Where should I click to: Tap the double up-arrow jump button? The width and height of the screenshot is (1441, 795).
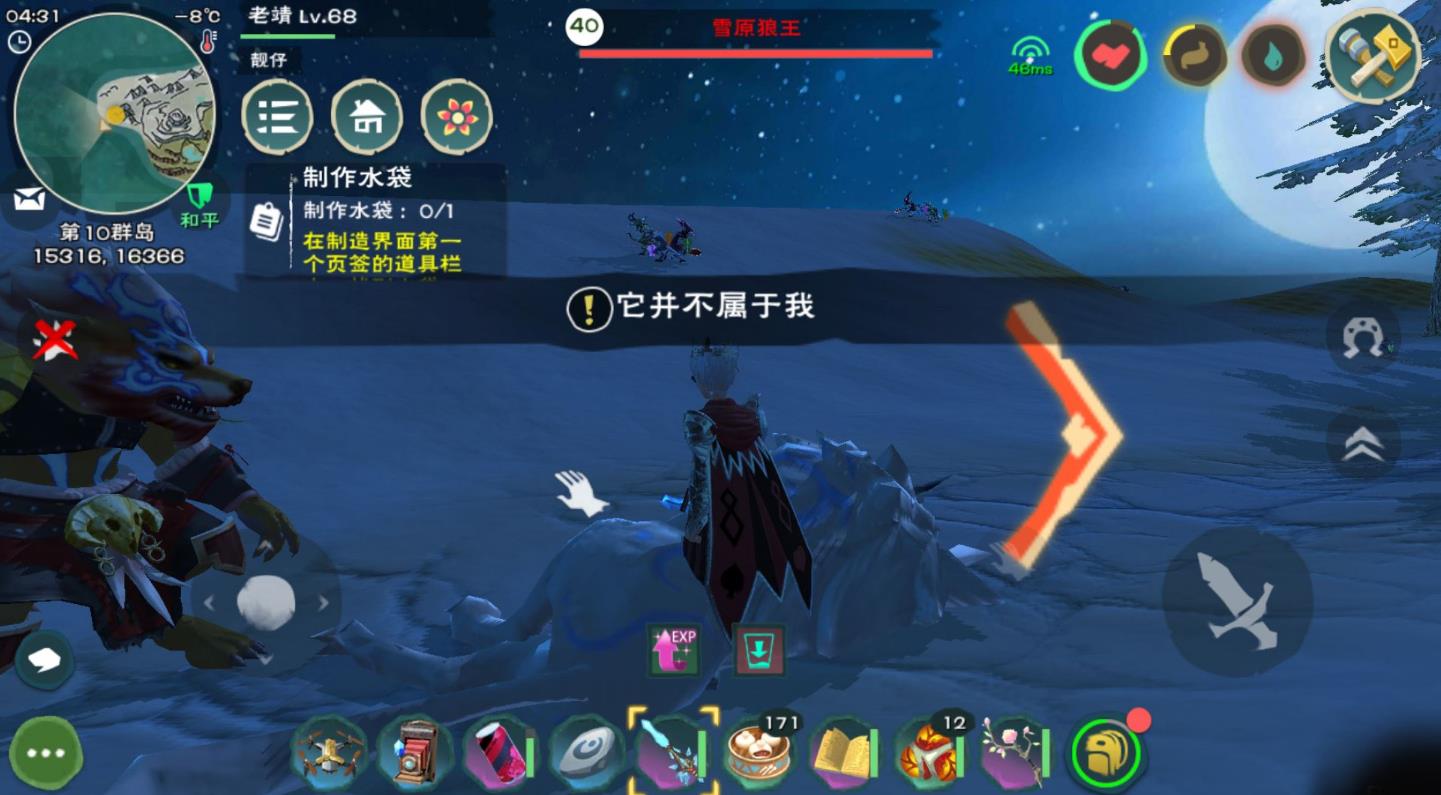1363,443
